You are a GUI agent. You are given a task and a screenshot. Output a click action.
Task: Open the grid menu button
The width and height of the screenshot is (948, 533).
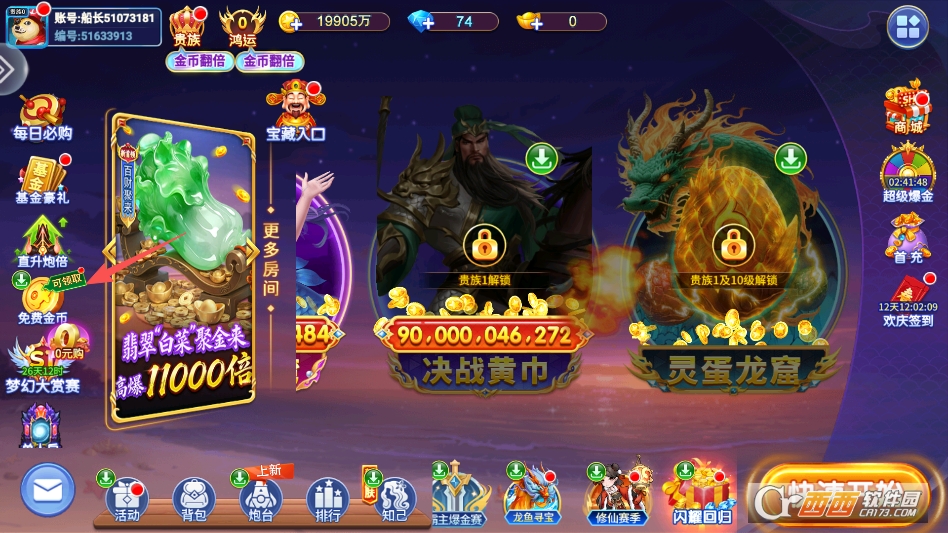(x=908, y=27)
